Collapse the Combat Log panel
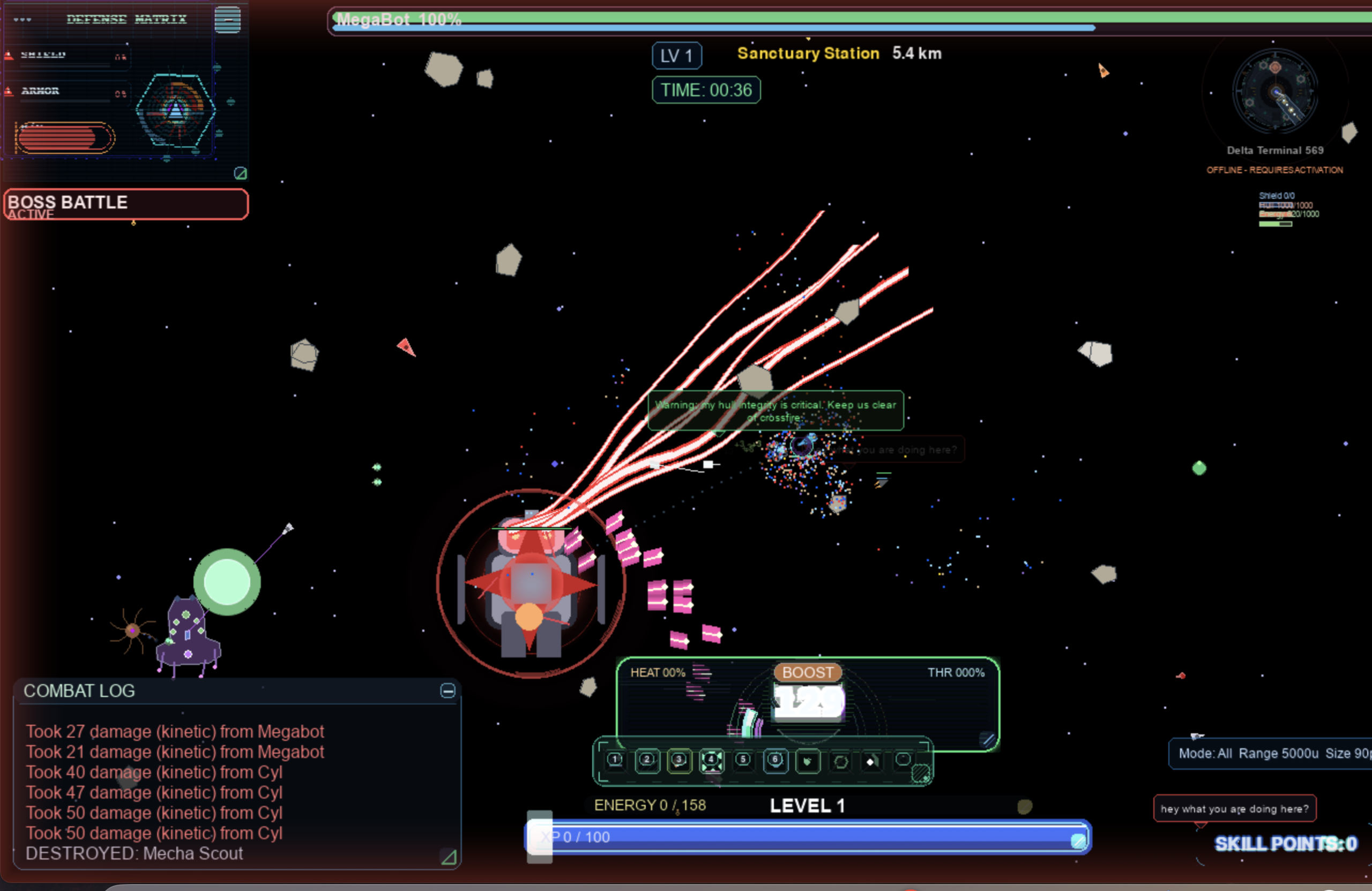 click(448, 690)
